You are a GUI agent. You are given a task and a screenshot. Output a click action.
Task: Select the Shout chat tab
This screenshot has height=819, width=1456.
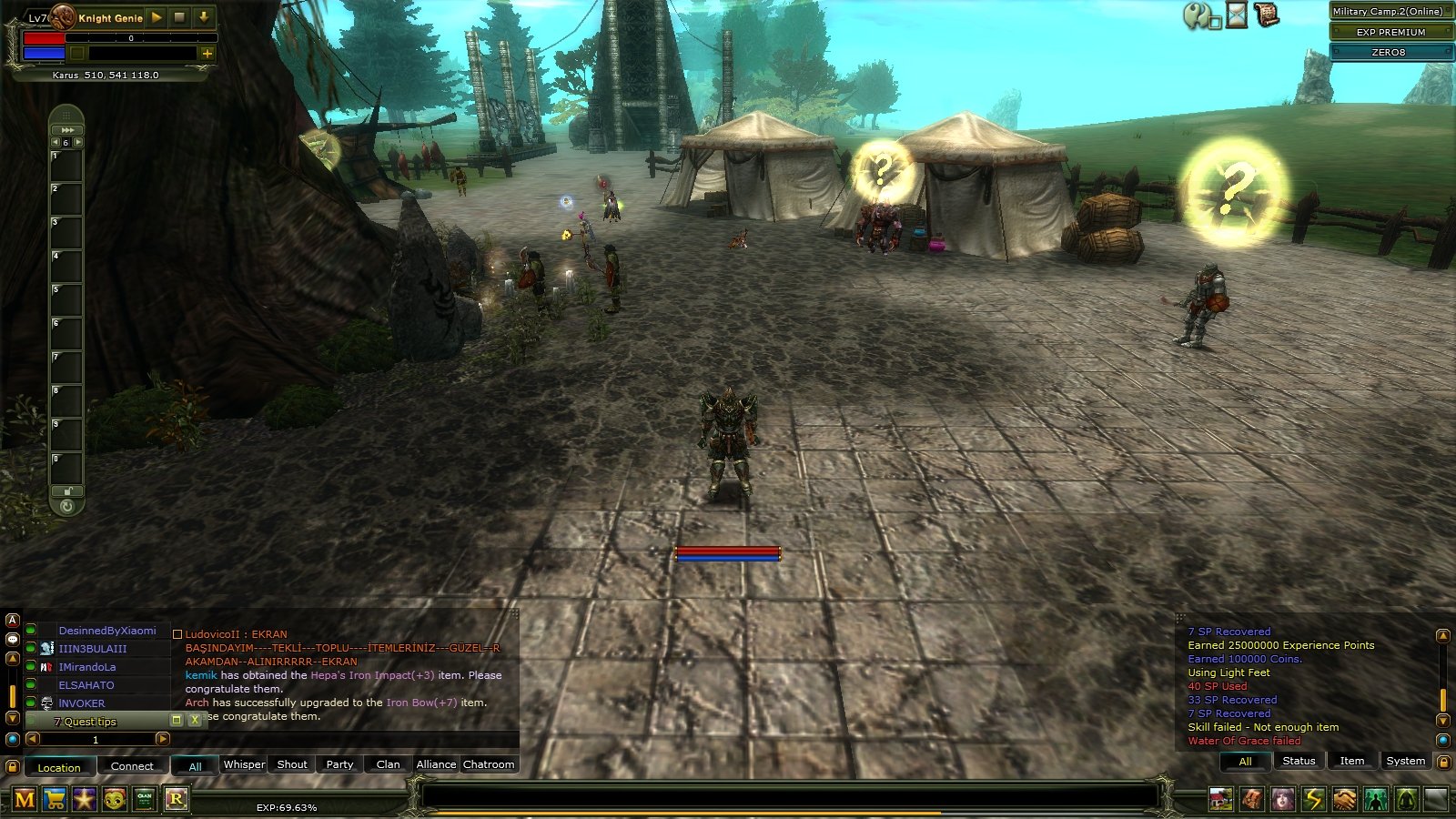point(292,764)
